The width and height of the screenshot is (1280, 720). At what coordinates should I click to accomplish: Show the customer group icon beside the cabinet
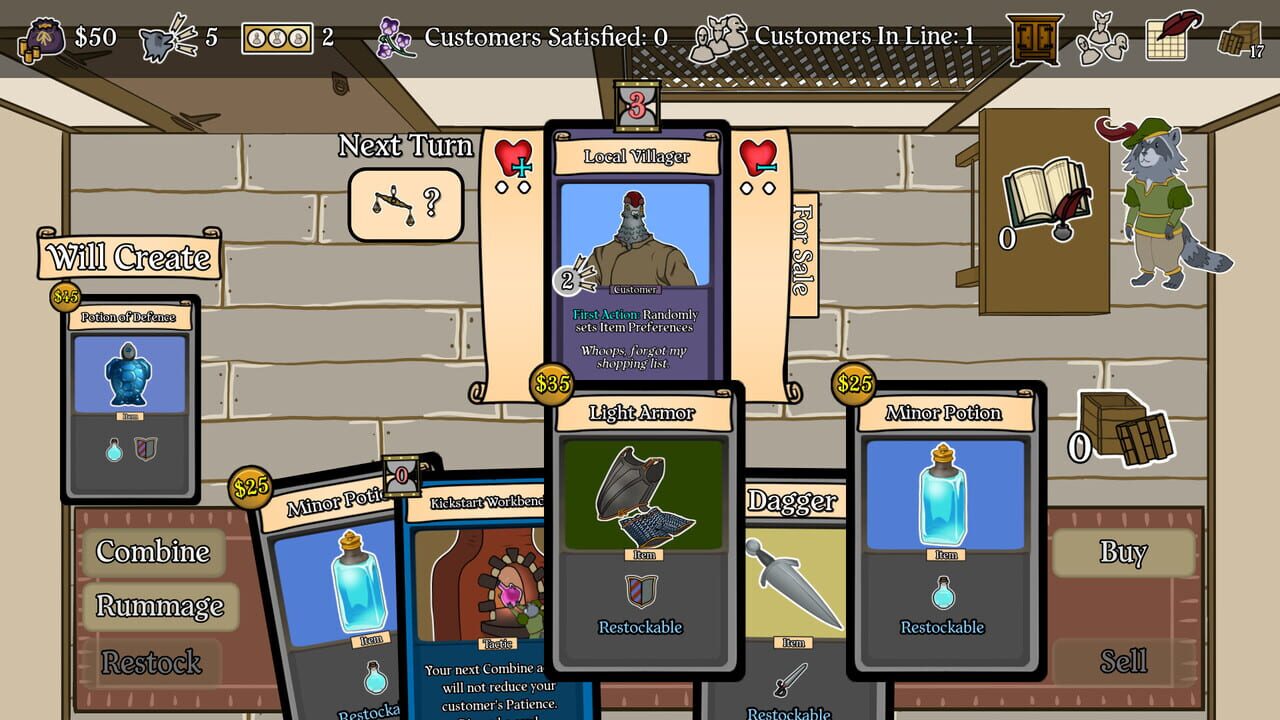coord(1102,39)
